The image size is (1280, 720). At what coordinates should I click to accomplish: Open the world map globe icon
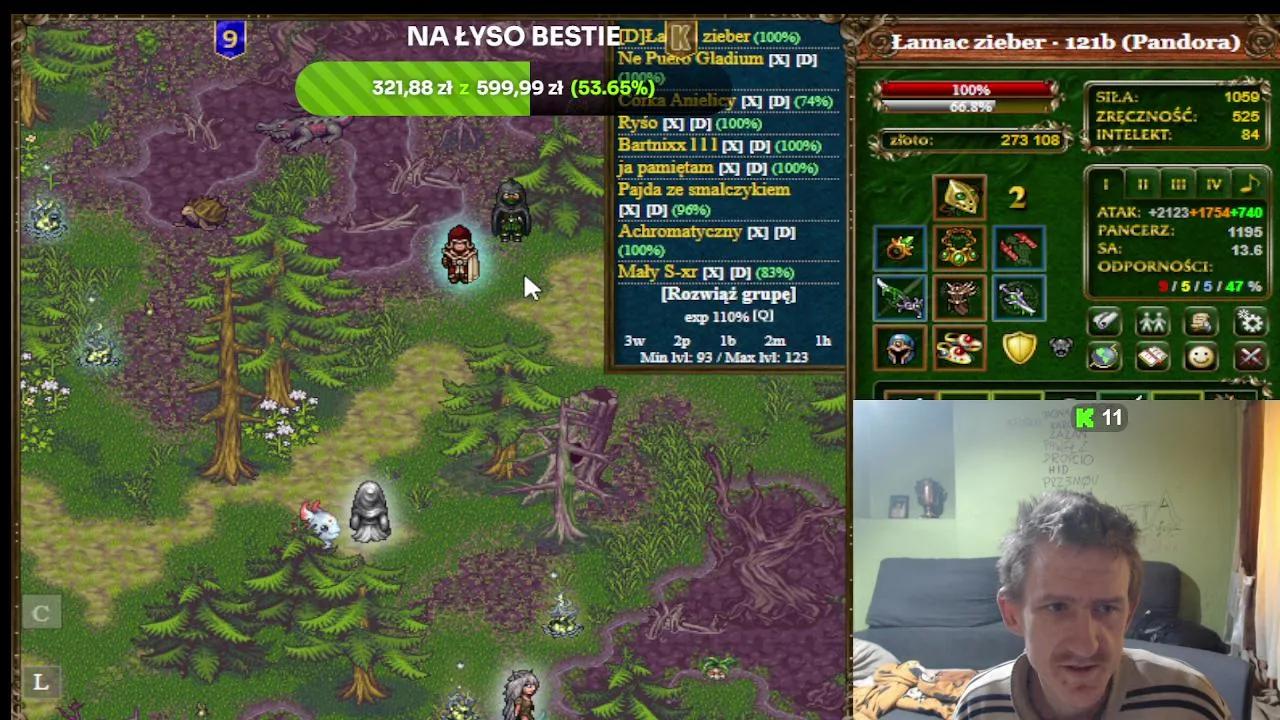pos(1102,357)
